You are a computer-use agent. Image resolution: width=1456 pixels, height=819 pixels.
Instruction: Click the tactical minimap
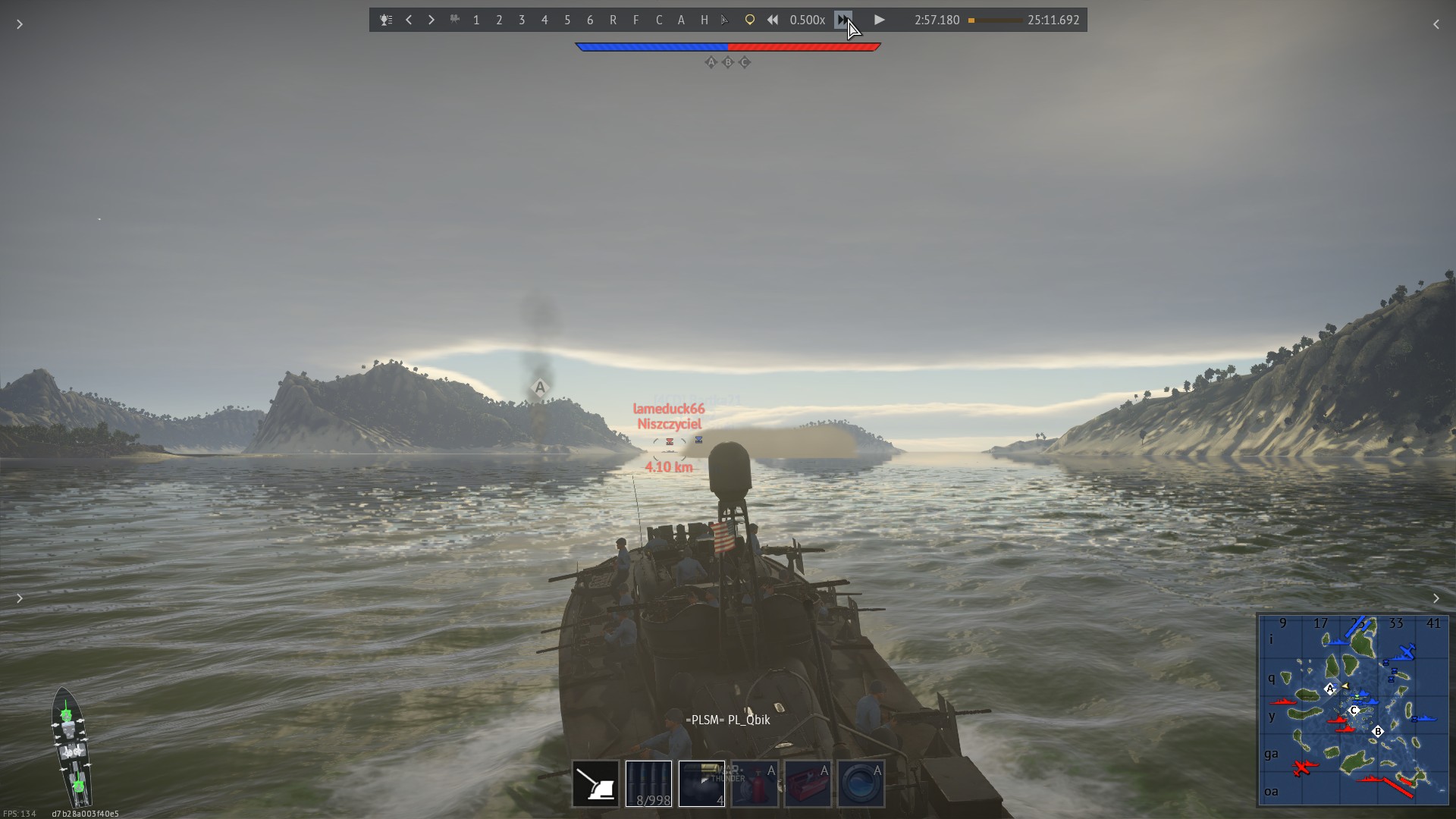click(1354, 710)
